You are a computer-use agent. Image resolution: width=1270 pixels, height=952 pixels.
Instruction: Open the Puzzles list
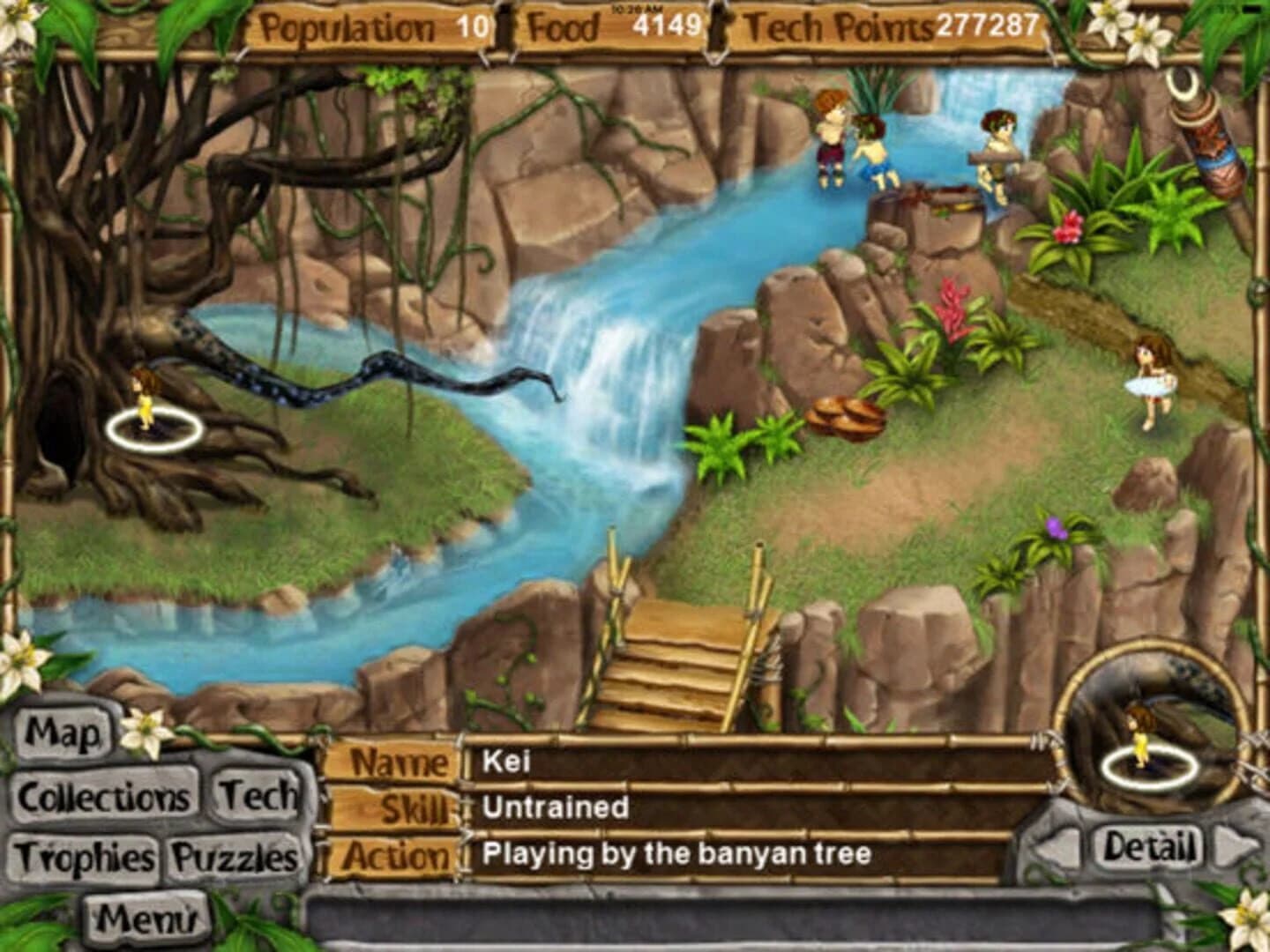coord(234,855)
